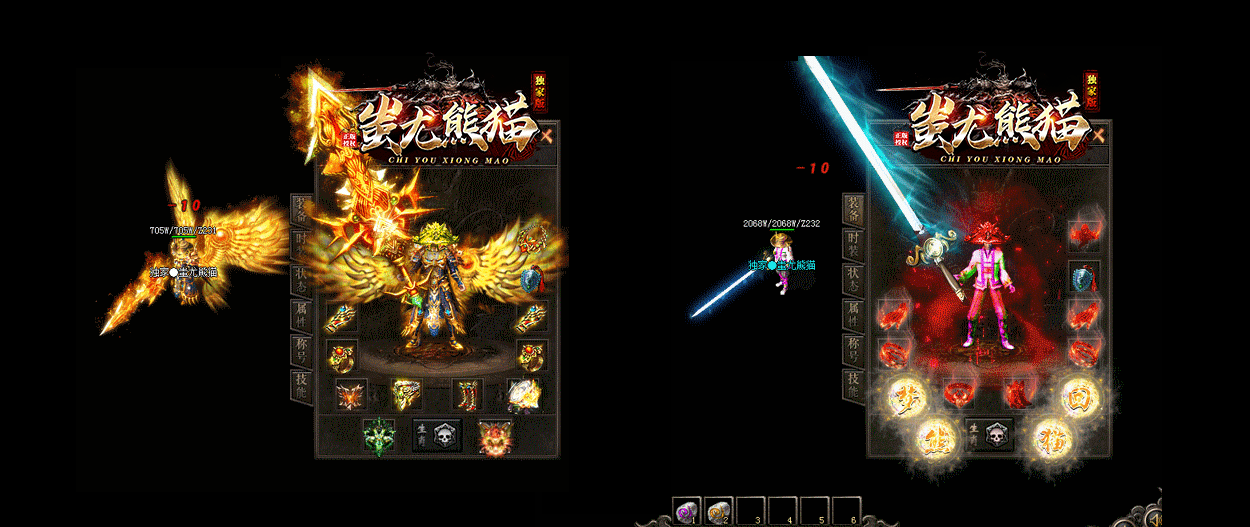
Task: Select the red beast head equipment slot
Action: 491,437
